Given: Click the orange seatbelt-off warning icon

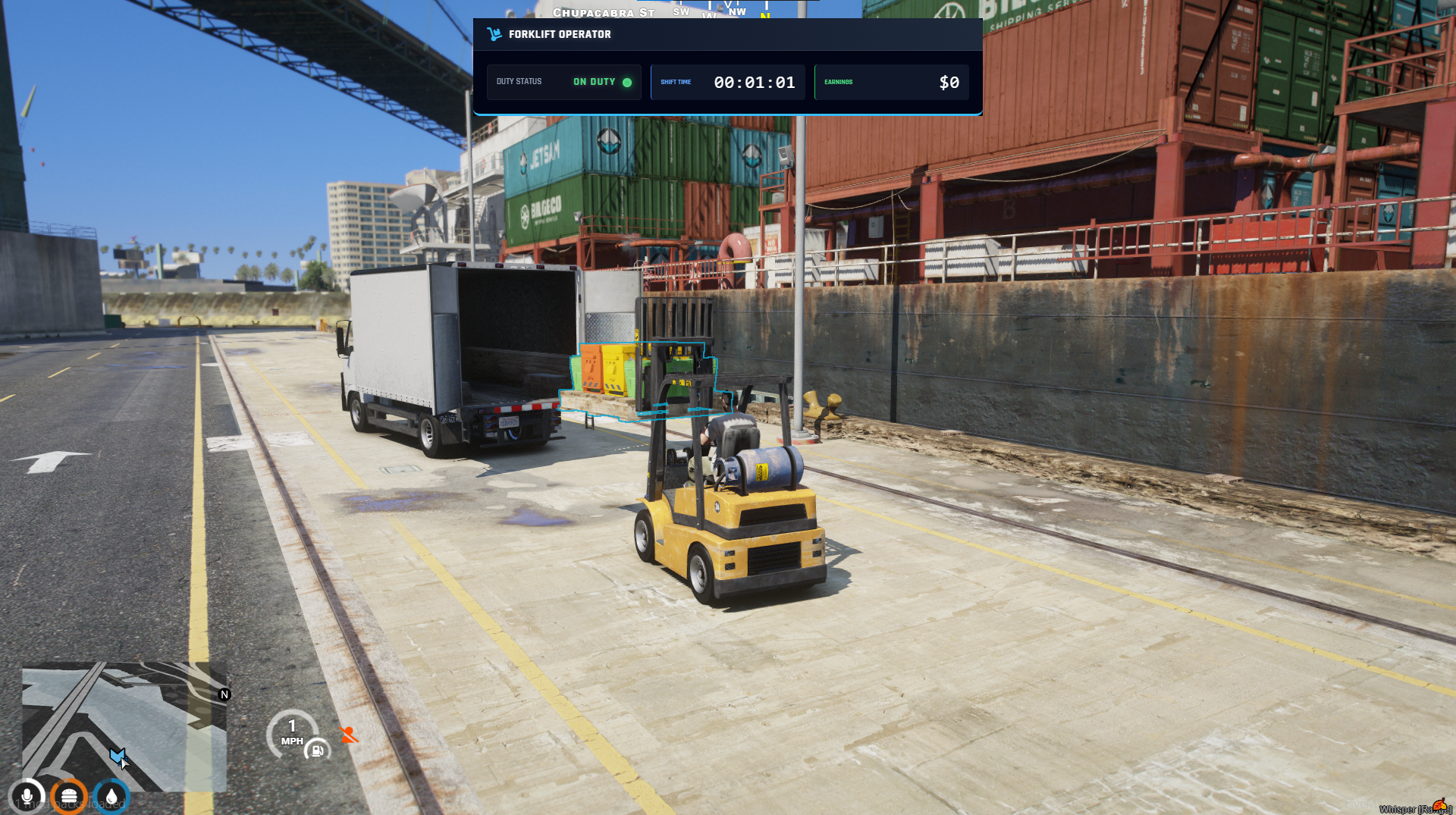Looking at the screenshot, I should (x=349, y=735).
